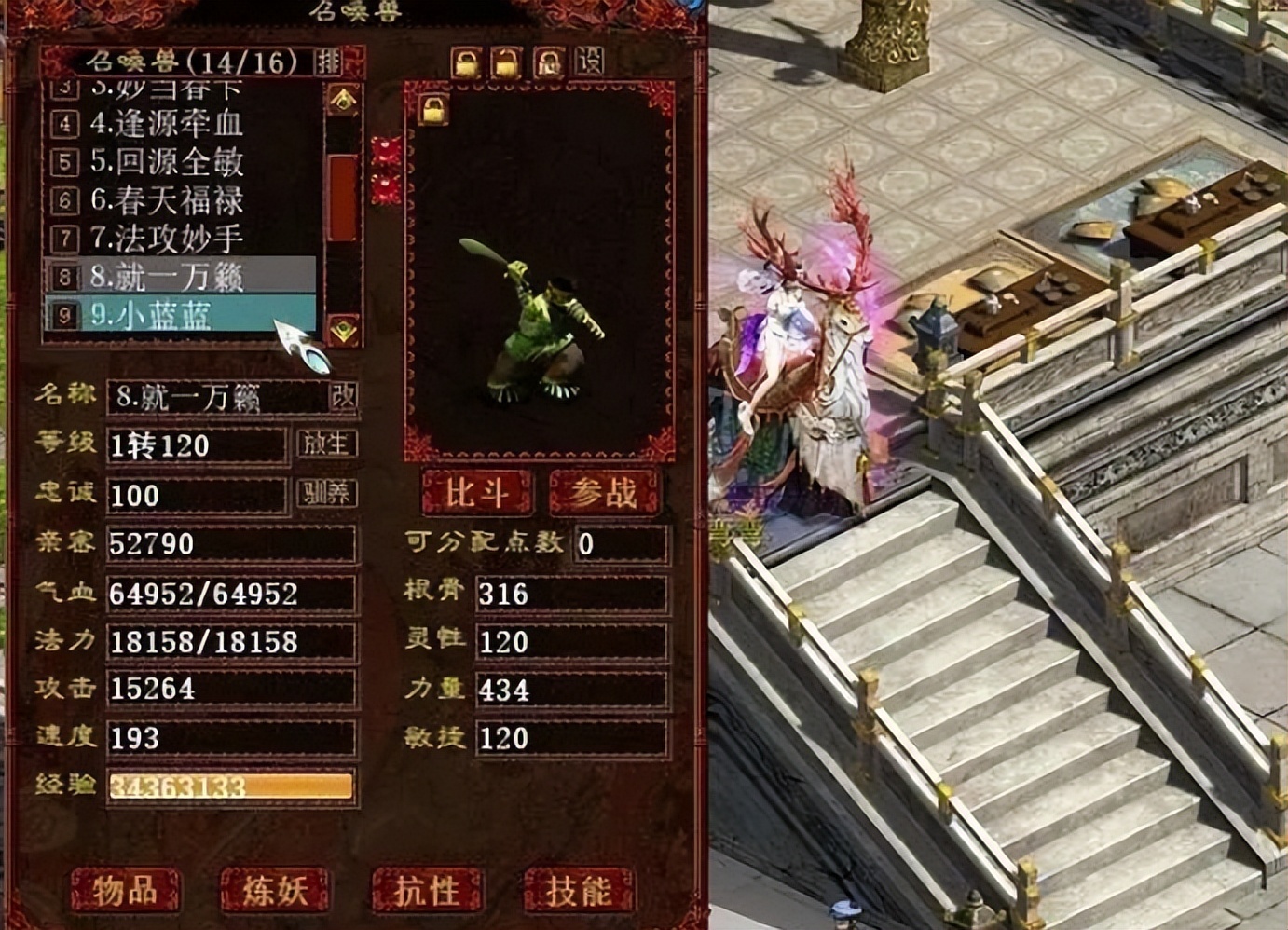Screen dimensions: 1288x930
Task: Choose the 5.回源全敏 summon entry
Action: (168, 161)
